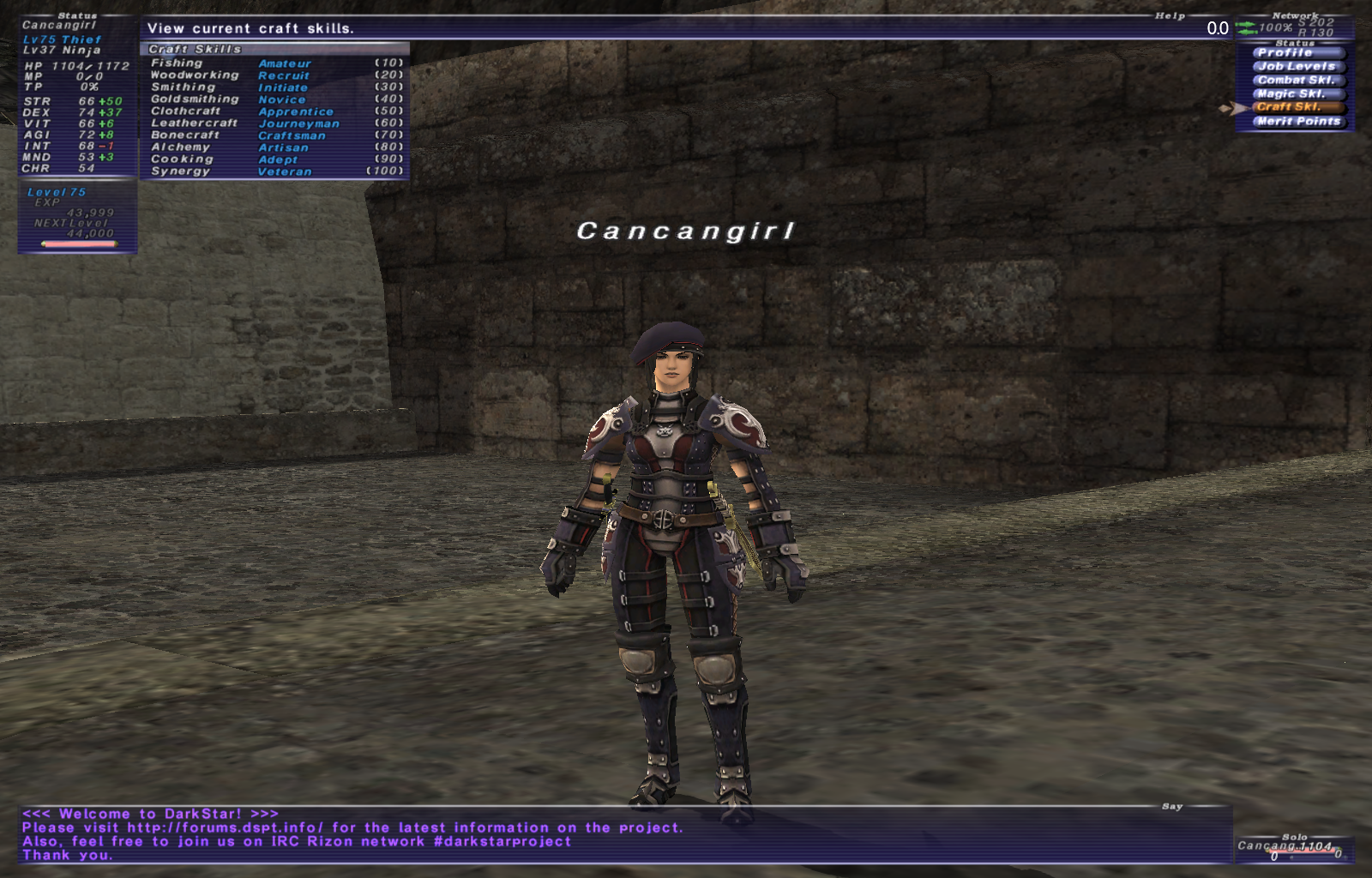Open the Merit Points menu entry
Screen dimensions: 1372x878
pos(1297,122)
